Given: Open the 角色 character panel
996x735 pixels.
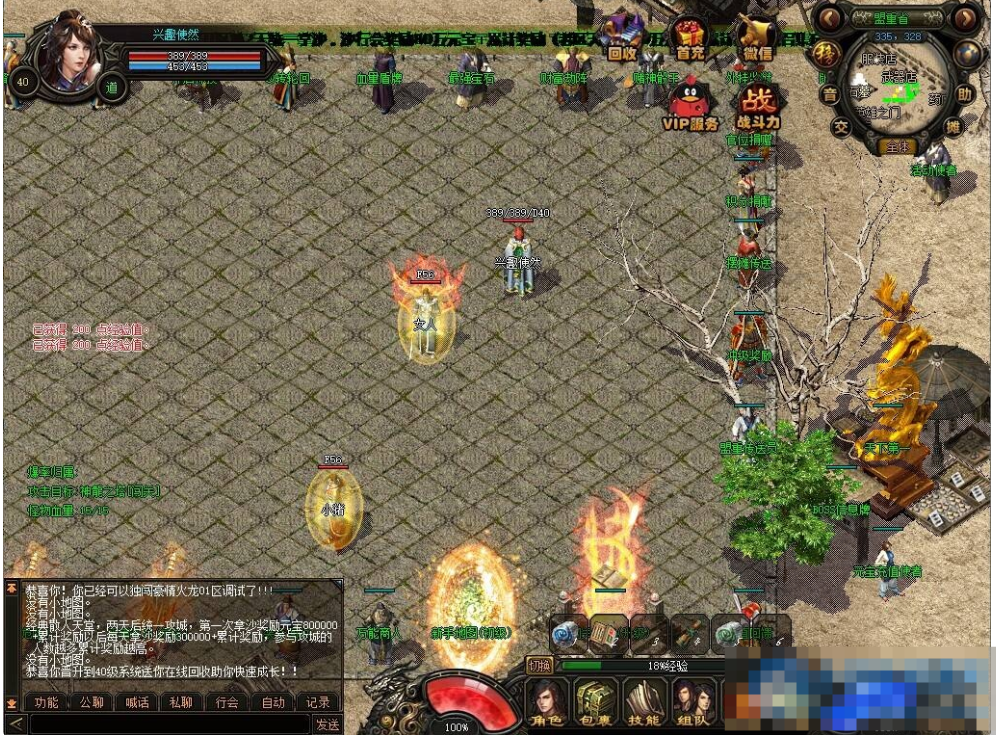Looking at the screenshot, I should 546,702.
